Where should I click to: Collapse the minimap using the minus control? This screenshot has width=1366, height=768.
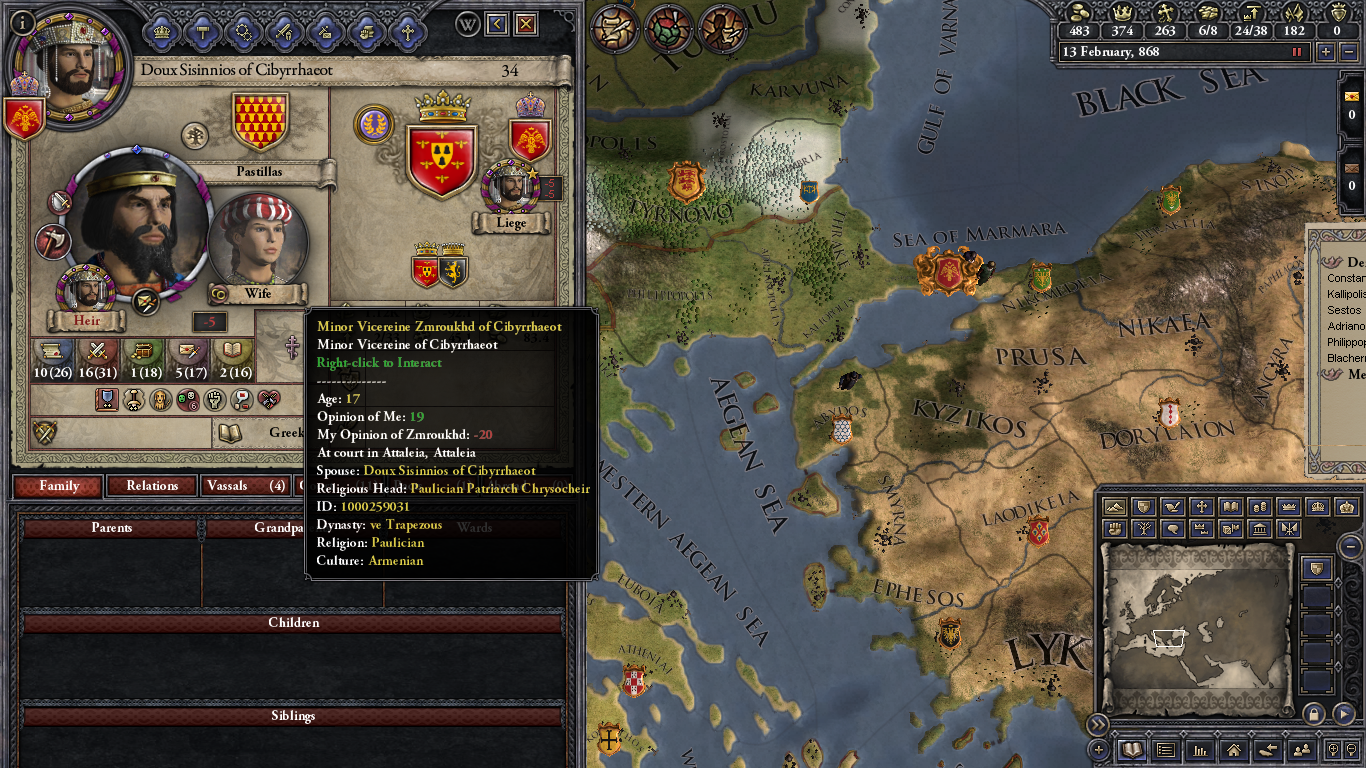[1350, 548]
